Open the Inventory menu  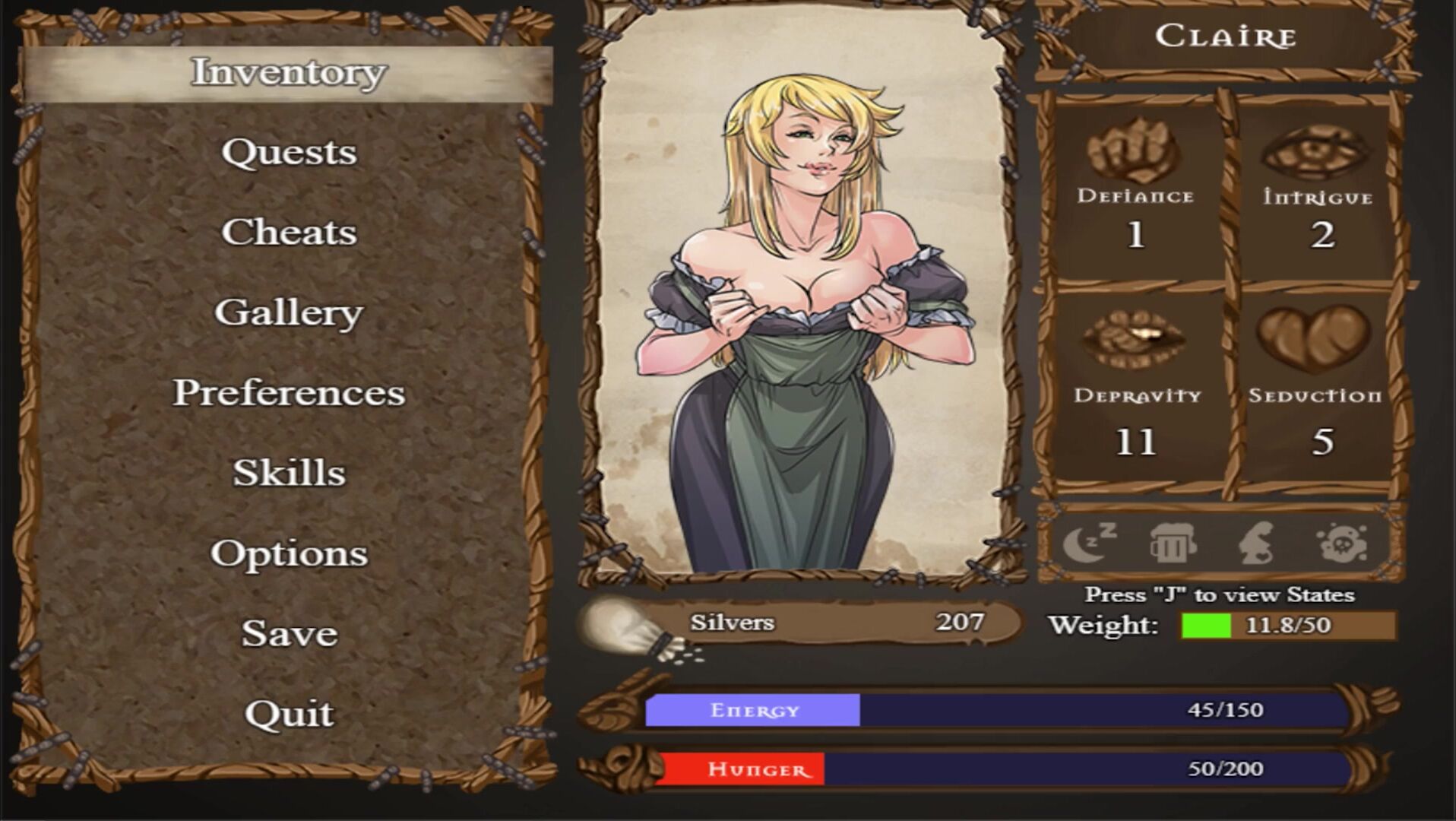coord(288,72)
